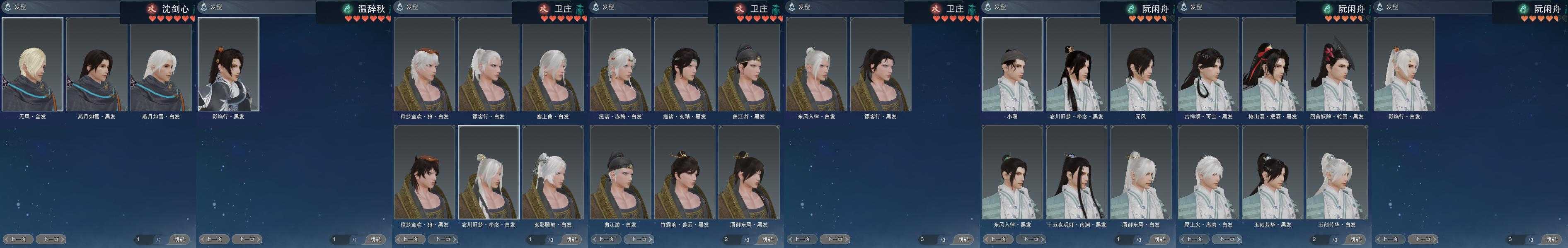
Task: Pick the 燕月如雪·白发 hairstyle
Action: pos(161,65)
